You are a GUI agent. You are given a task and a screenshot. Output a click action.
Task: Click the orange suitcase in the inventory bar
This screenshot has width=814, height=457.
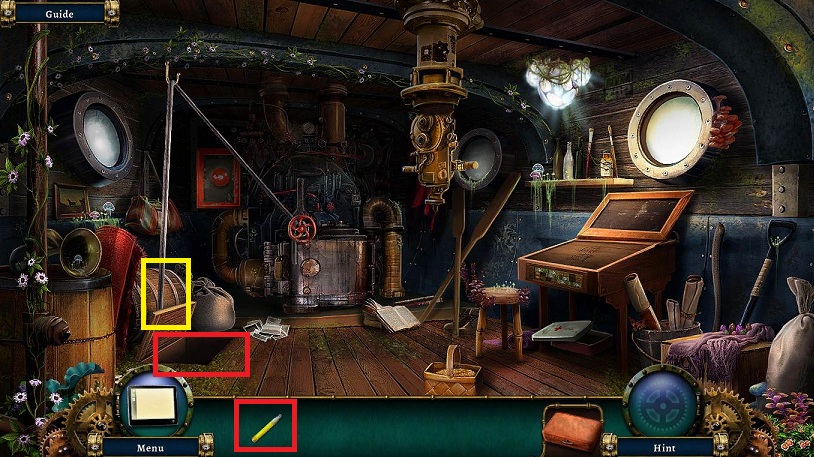(572, 430)
